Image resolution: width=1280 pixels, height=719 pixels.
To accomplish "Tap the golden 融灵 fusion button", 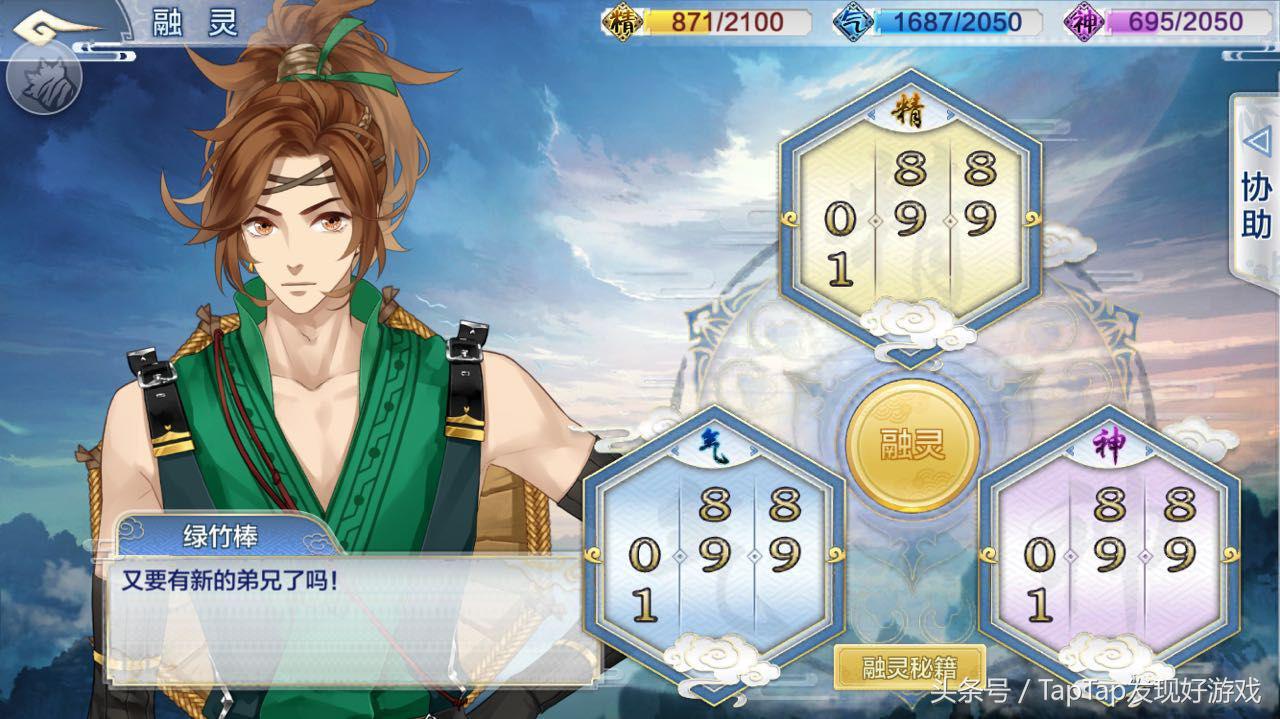I will click(x=911, y=446).
